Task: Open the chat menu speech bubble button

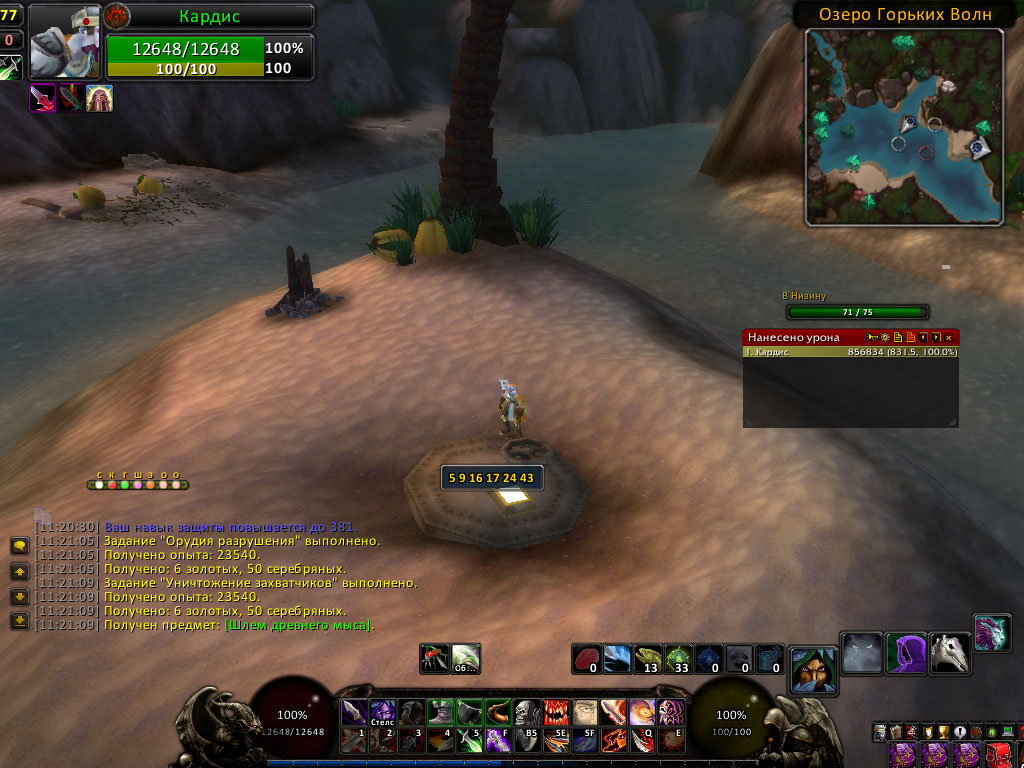Action: click(x=19, y=546)
